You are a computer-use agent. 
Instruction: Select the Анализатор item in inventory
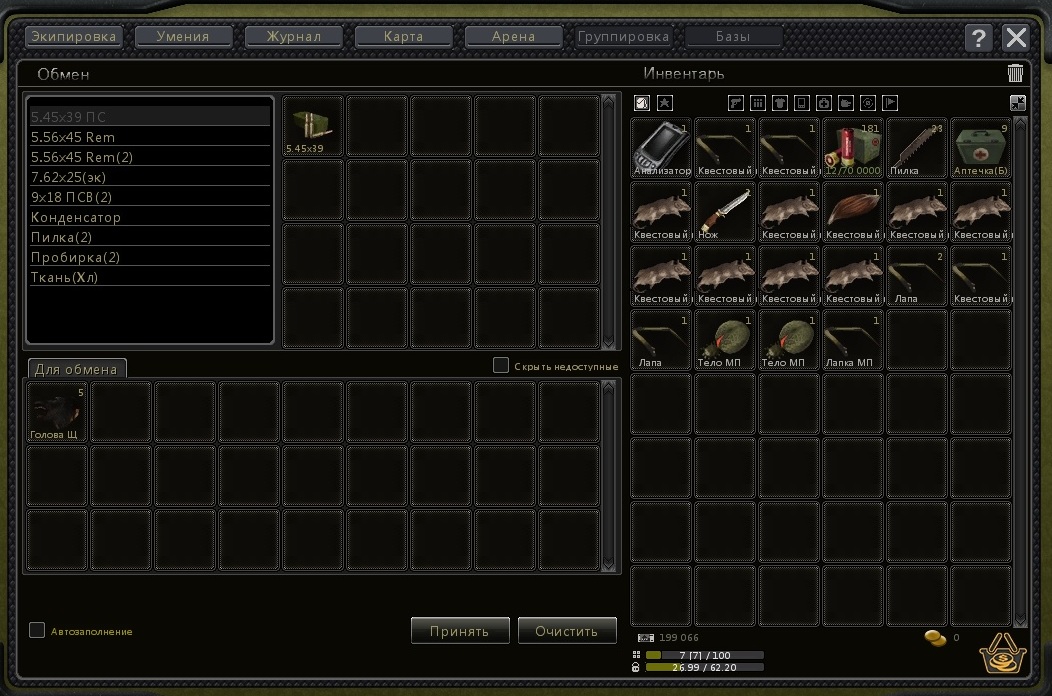click(x=662, y=148)
